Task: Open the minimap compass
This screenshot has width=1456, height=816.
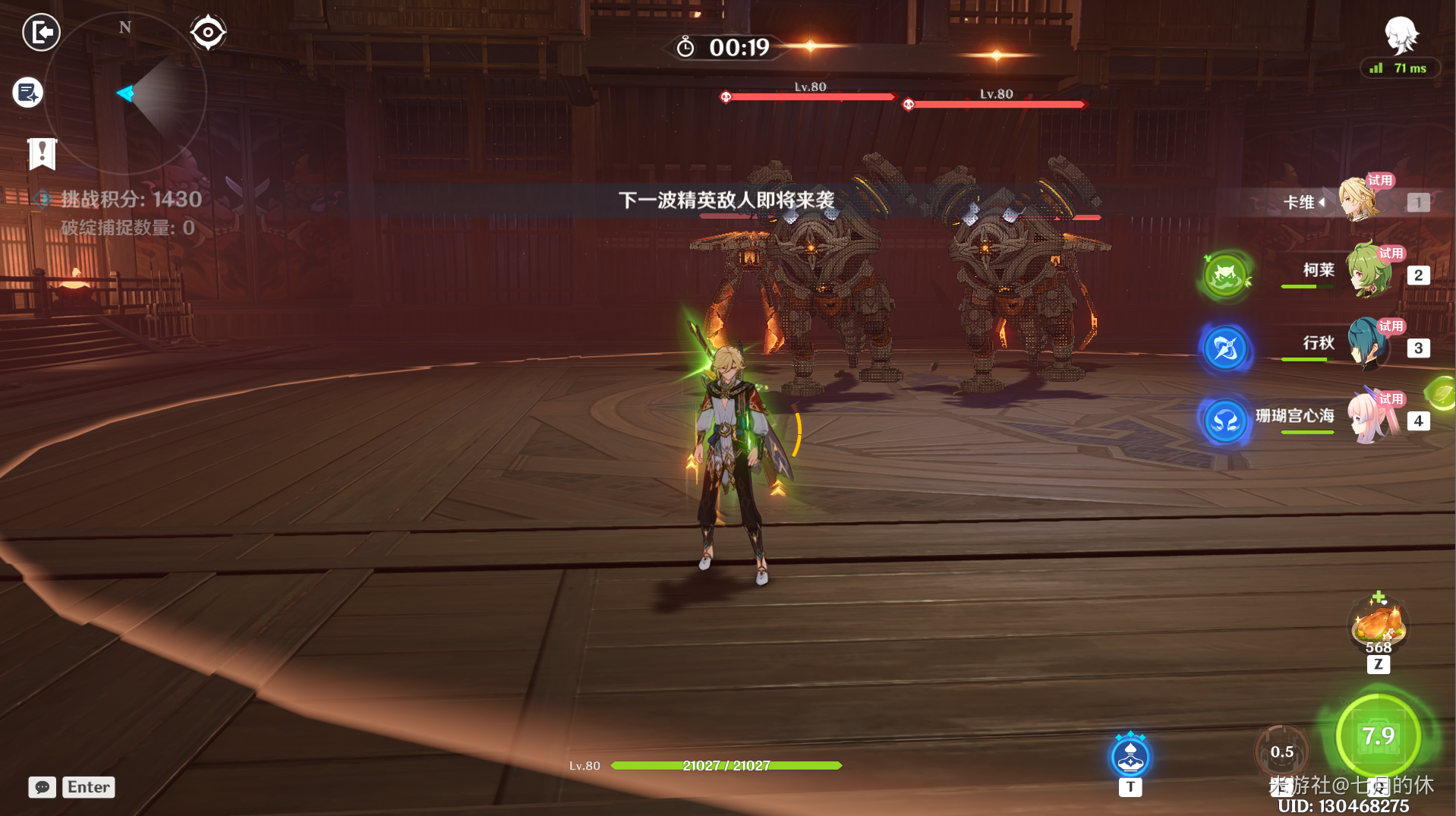Action: [x=126, y=93]
